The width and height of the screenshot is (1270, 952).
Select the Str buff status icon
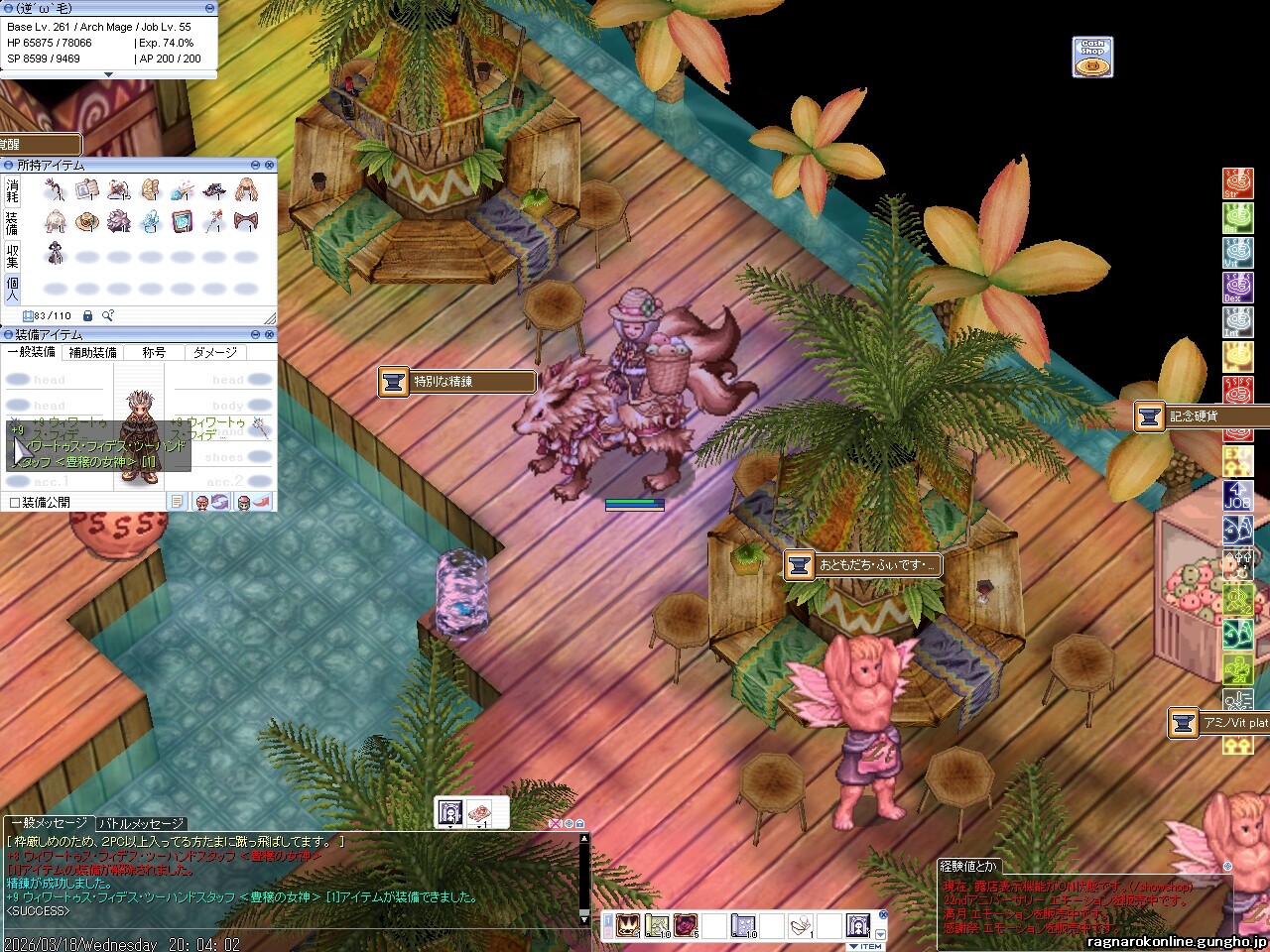(1236, 184)
